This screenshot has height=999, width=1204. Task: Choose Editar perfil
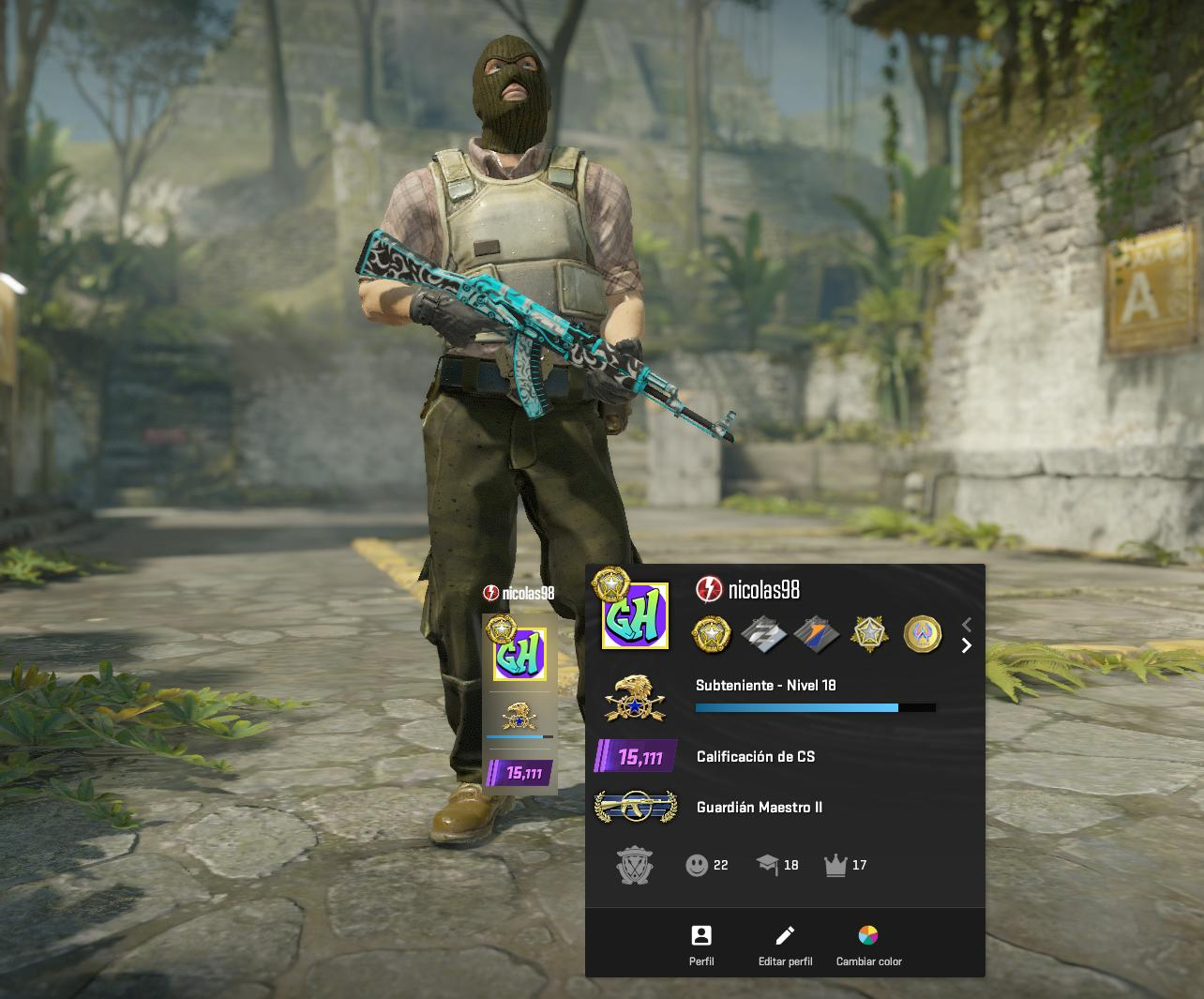[x=785, y=944]
